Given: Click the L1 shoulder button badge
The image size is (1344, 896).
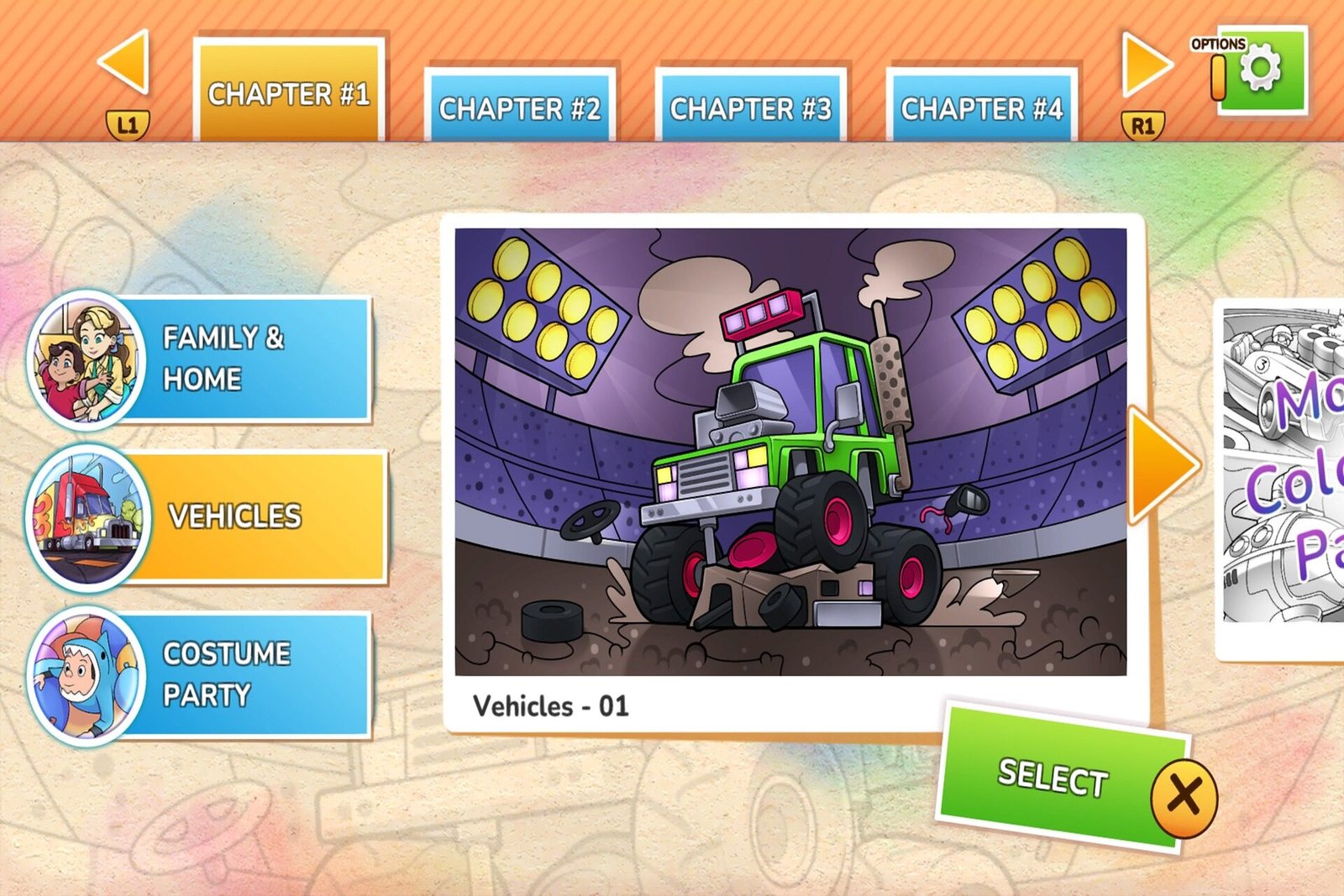Looking at the screenshot, I should [x=129, y=125].
